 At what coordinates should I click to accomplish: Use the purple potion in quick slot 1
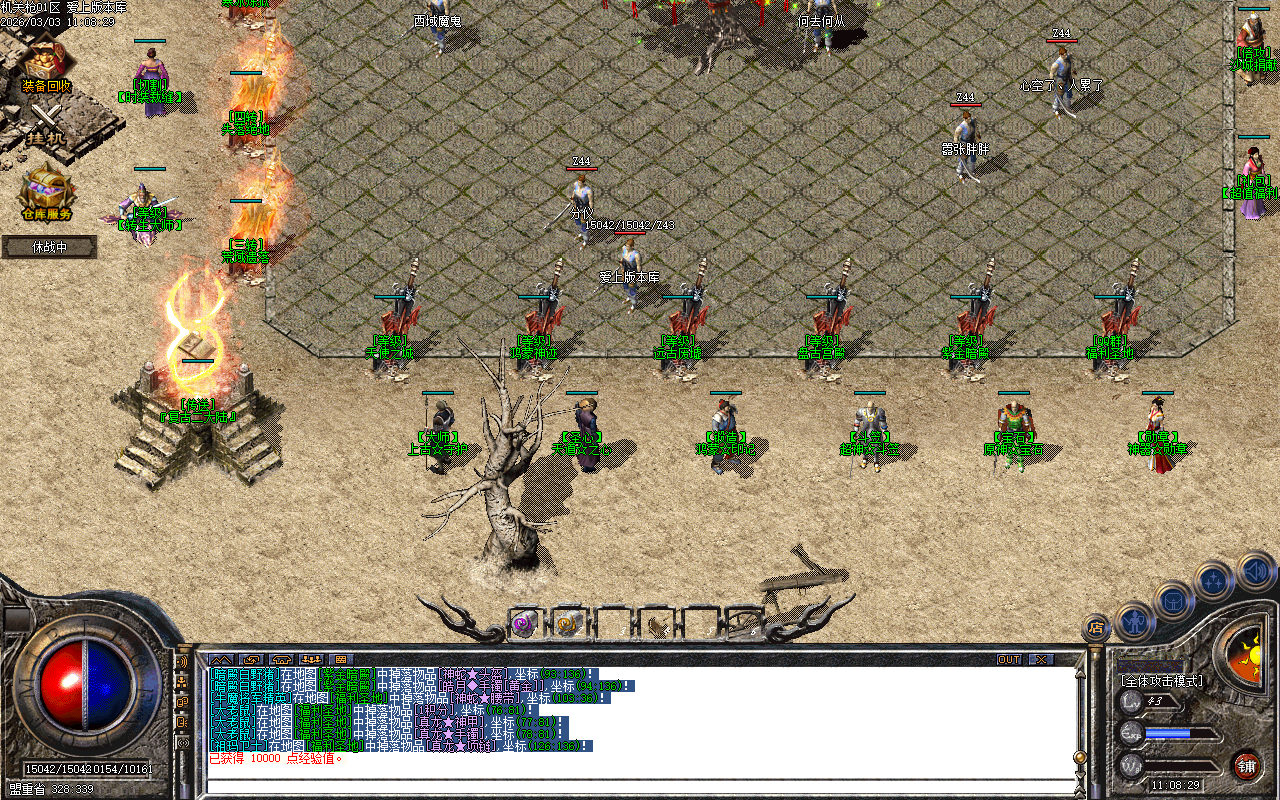523,622
